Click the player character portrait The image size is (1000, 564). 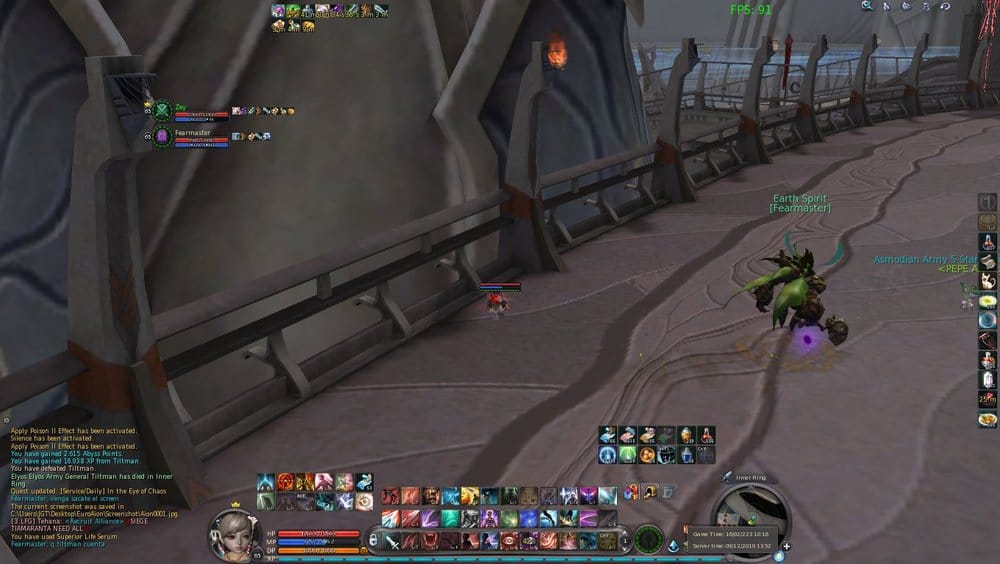tap(234, 535)
